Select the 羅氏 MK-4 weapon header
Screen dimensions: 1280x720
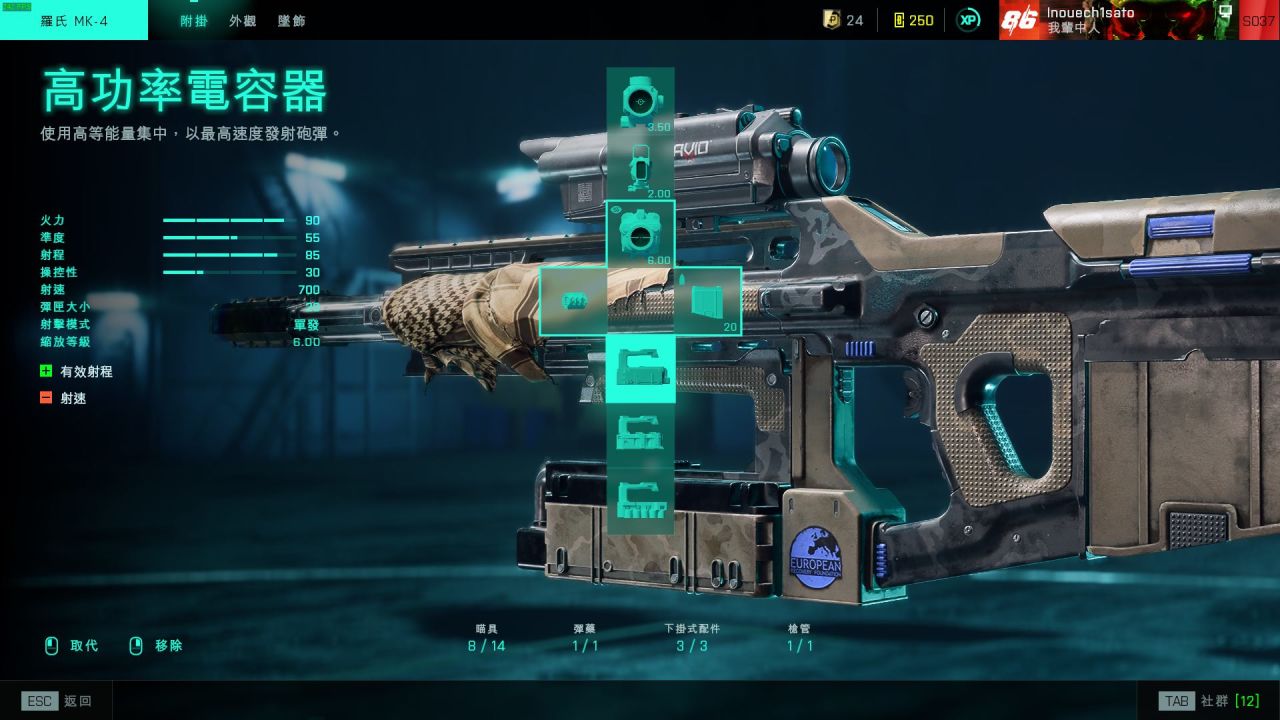click(x=74, y=21)
